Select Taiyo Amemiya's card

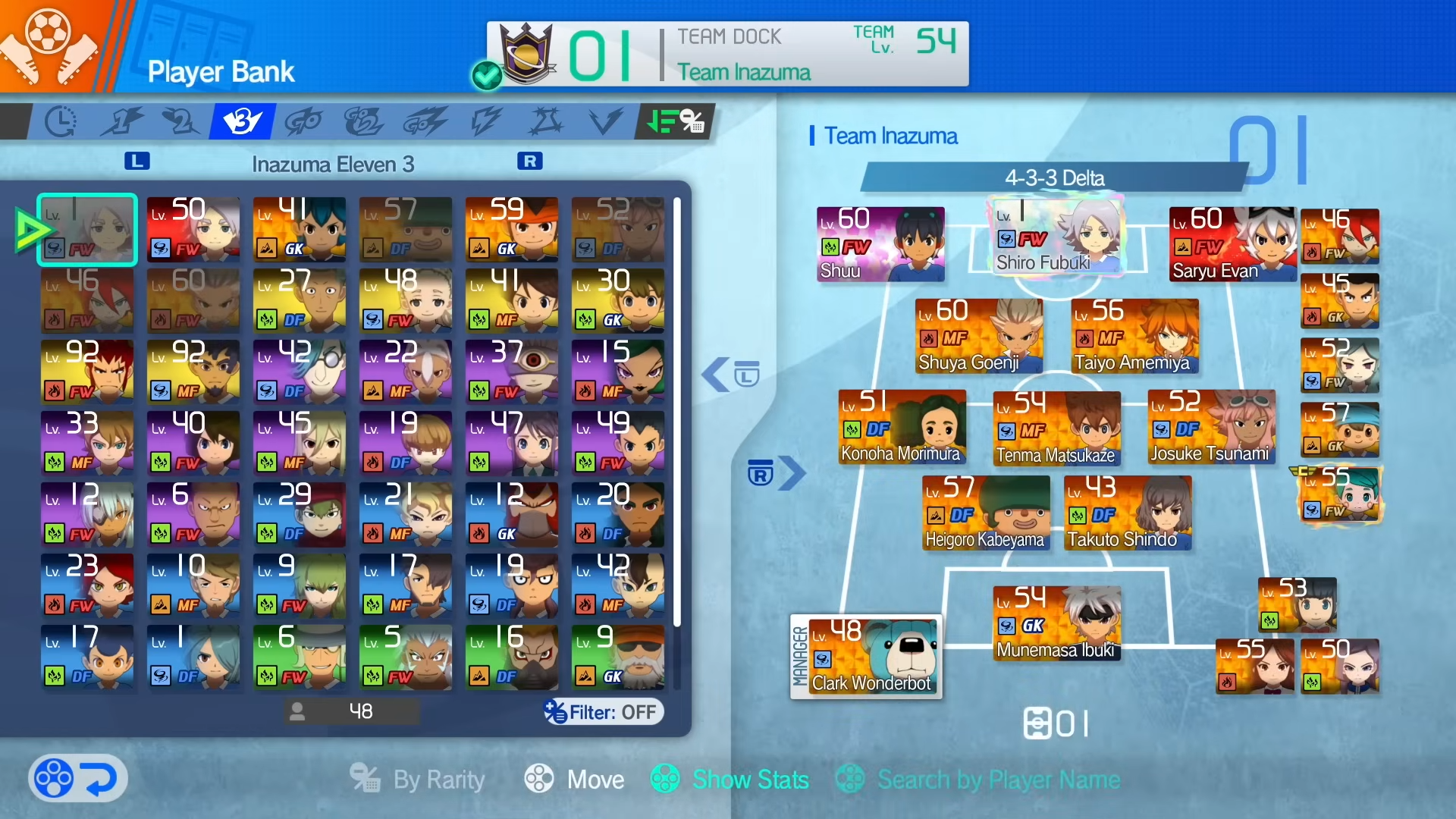coord(1134,335)
